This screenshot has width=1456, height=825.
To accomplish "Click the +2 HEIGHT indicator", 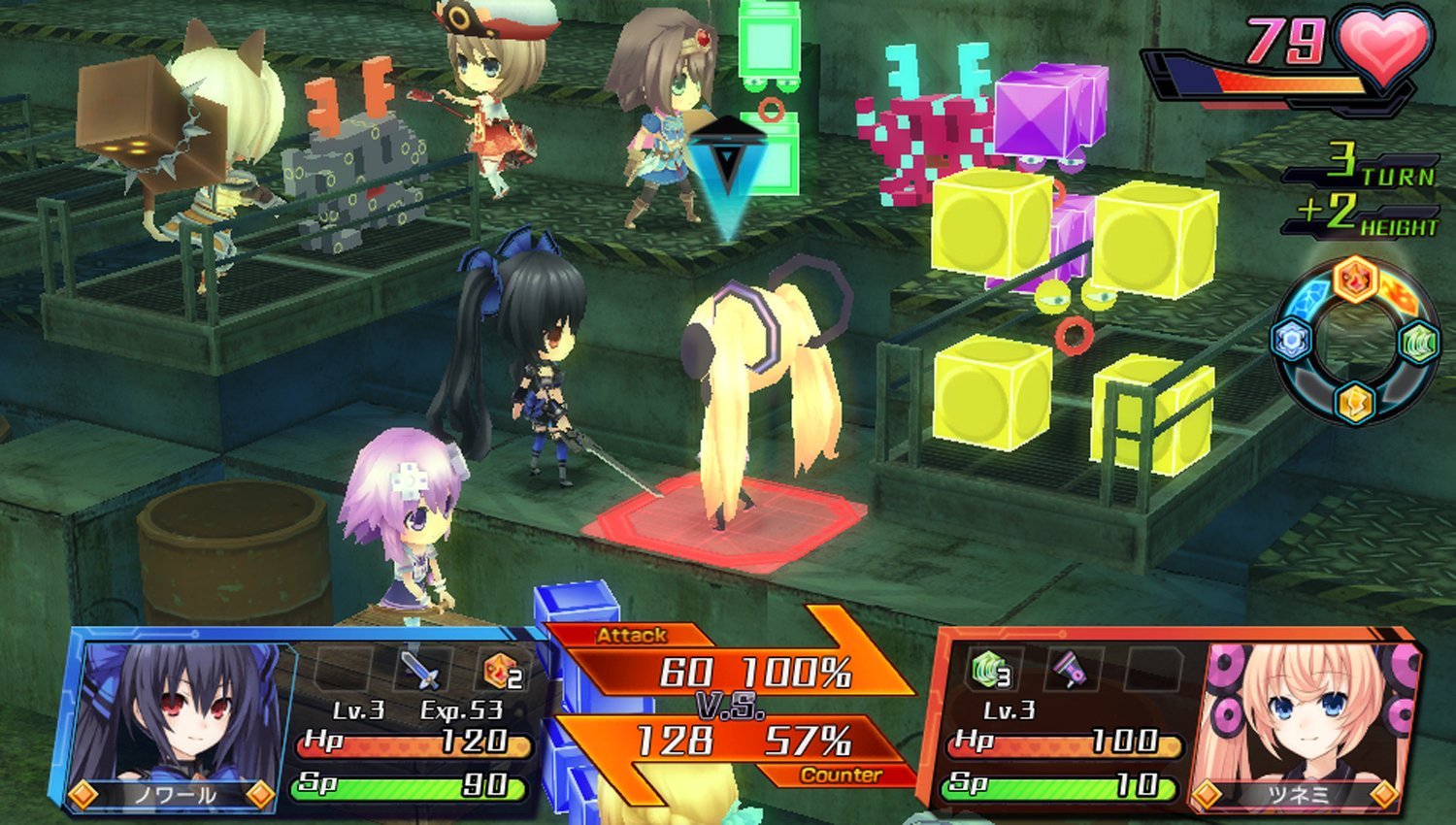I will 1369,215.
